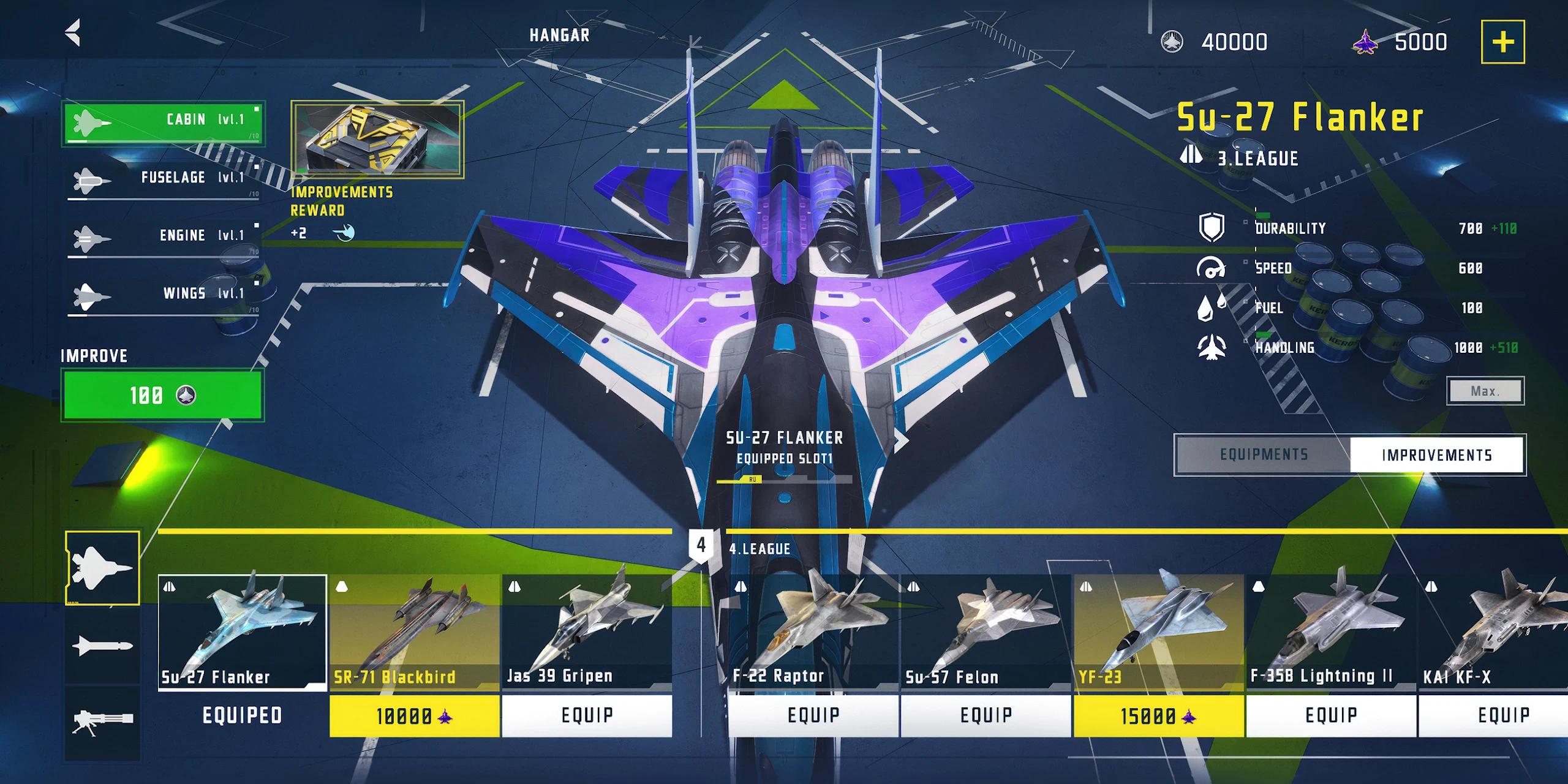Select the Su-57 Felon card
Image resolution: width=1568 pixels, height=784 pixels.
985,634
